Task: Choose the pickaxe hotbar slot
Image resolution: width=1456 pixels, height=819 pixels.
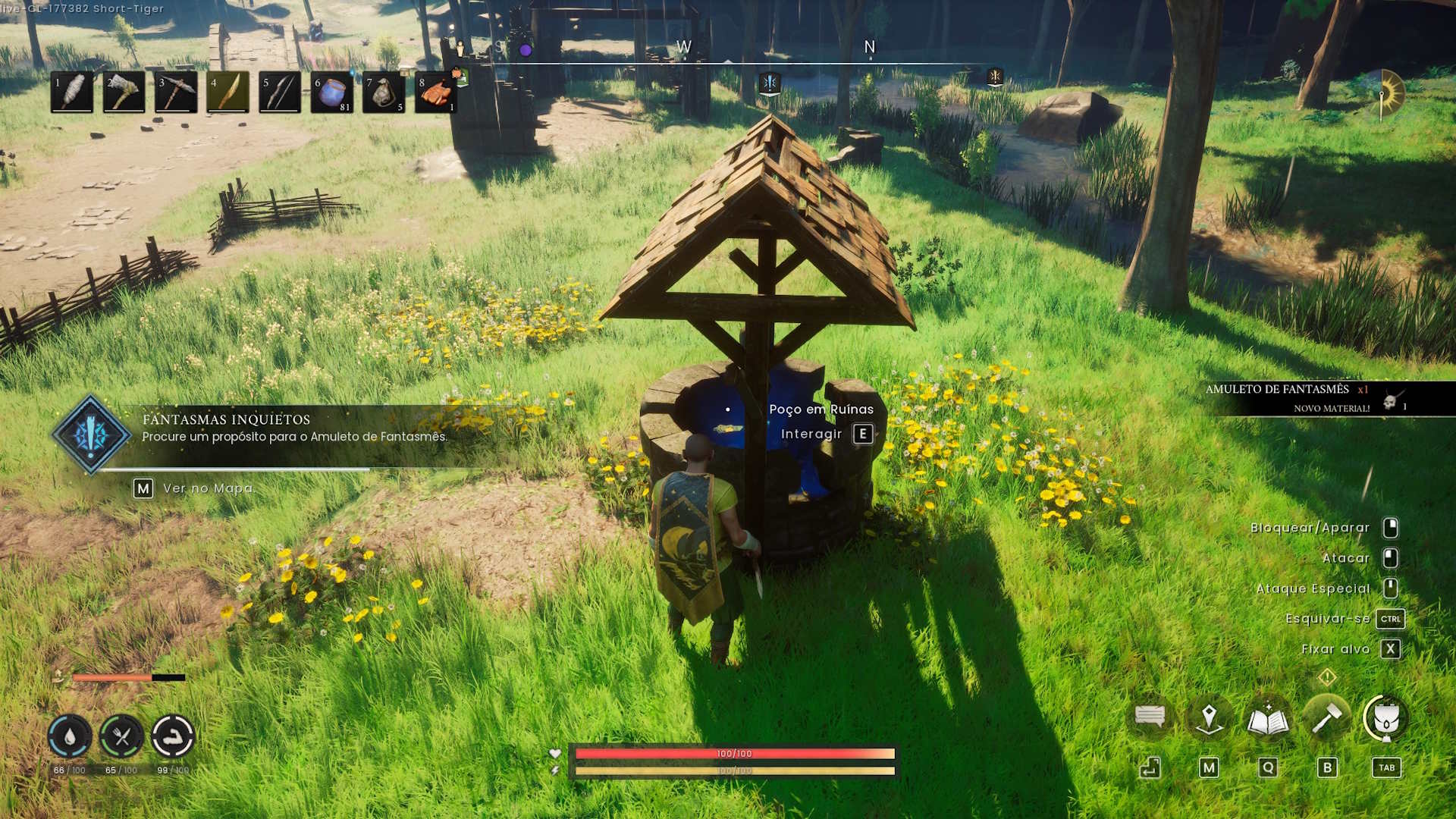Action: click(x=176, y=93)
